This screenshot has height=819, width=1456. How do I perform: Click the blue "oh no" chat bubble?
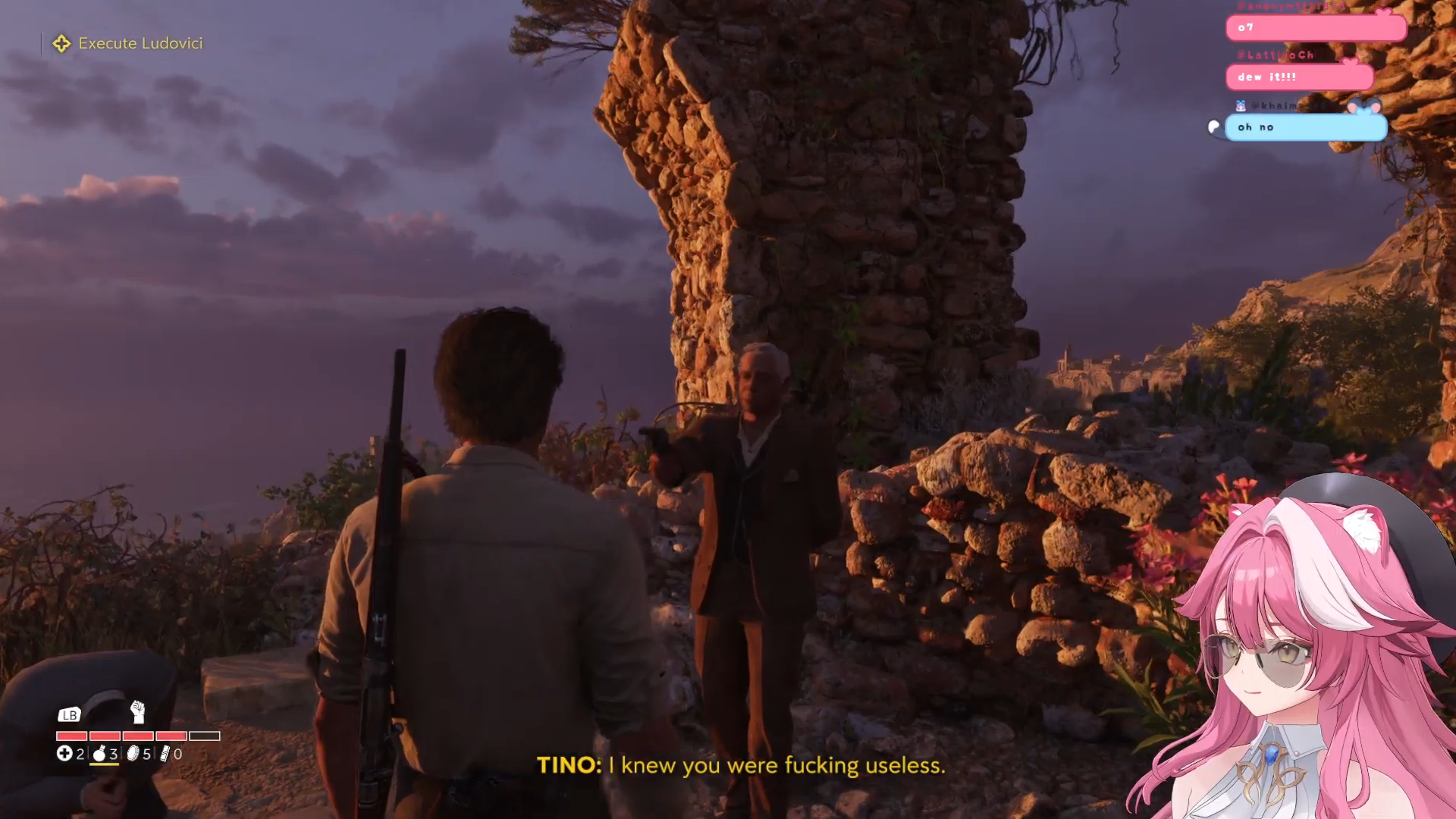tap(1305, 127)
